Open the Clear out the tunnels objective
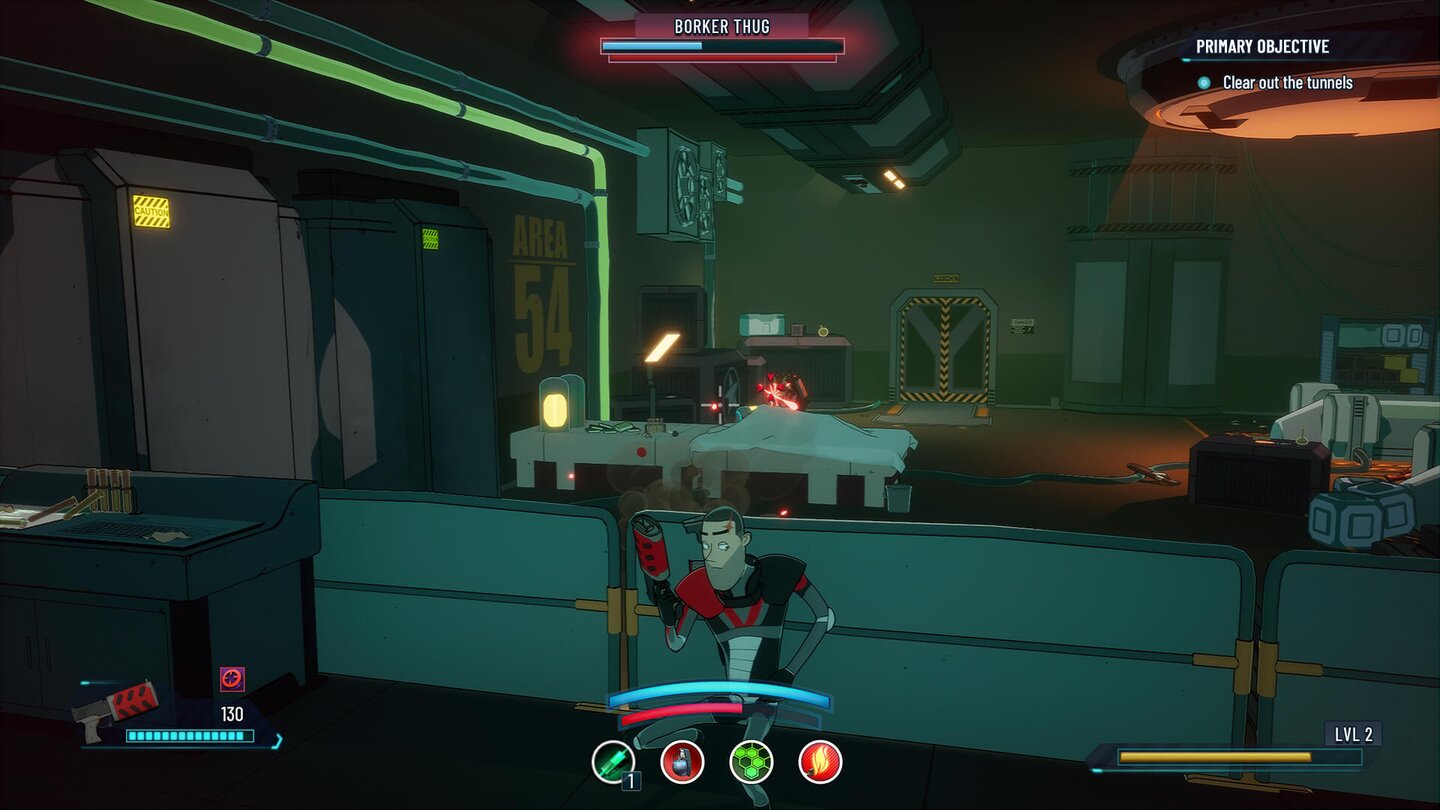This screenshot has height=810, width=1440. click(1287, 83)
